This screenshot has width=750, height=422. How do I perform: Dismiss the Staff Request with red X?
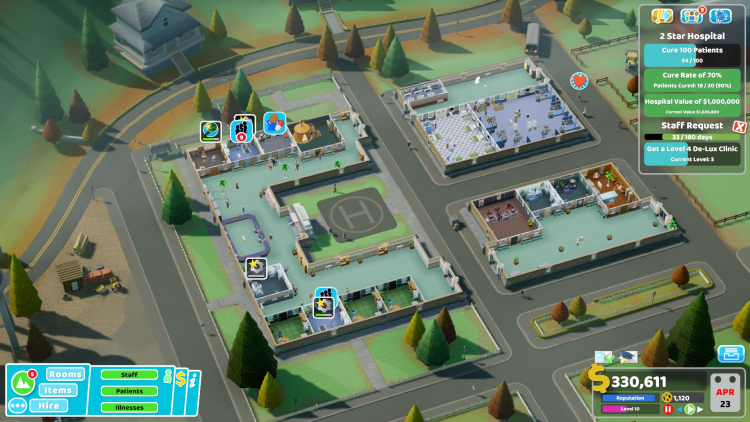739,127
